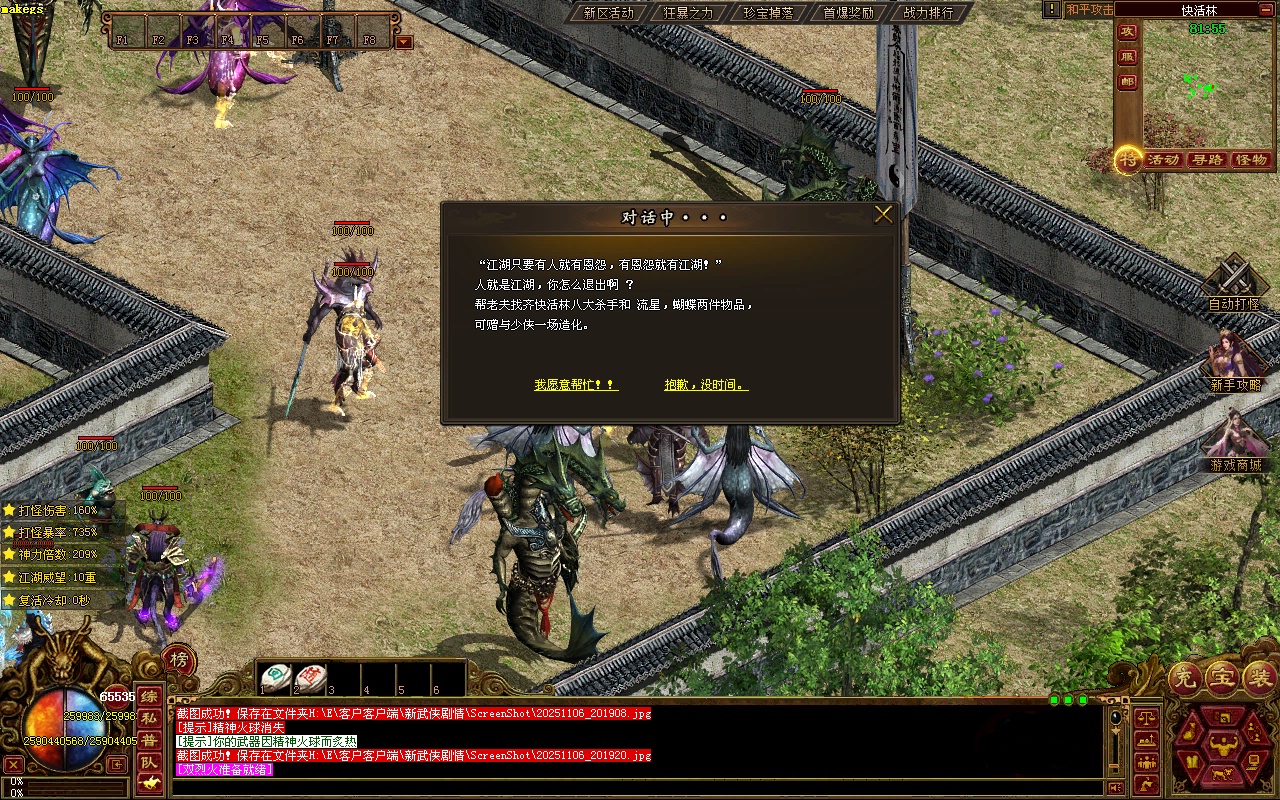Open the 狂暴之力 menu

tap(688, 13)
